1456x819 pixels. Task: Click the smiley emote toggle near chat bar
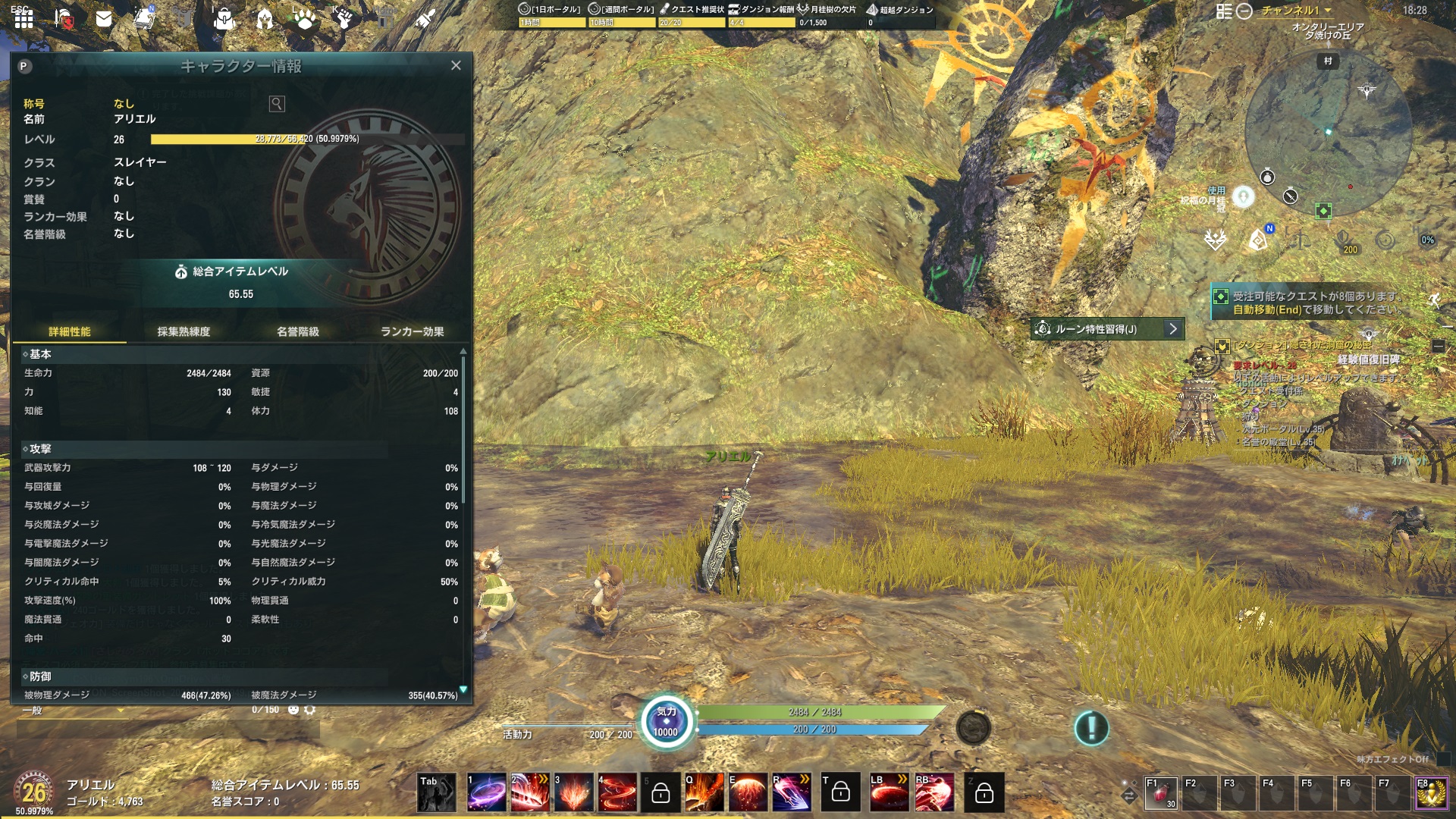pos(293,710)
